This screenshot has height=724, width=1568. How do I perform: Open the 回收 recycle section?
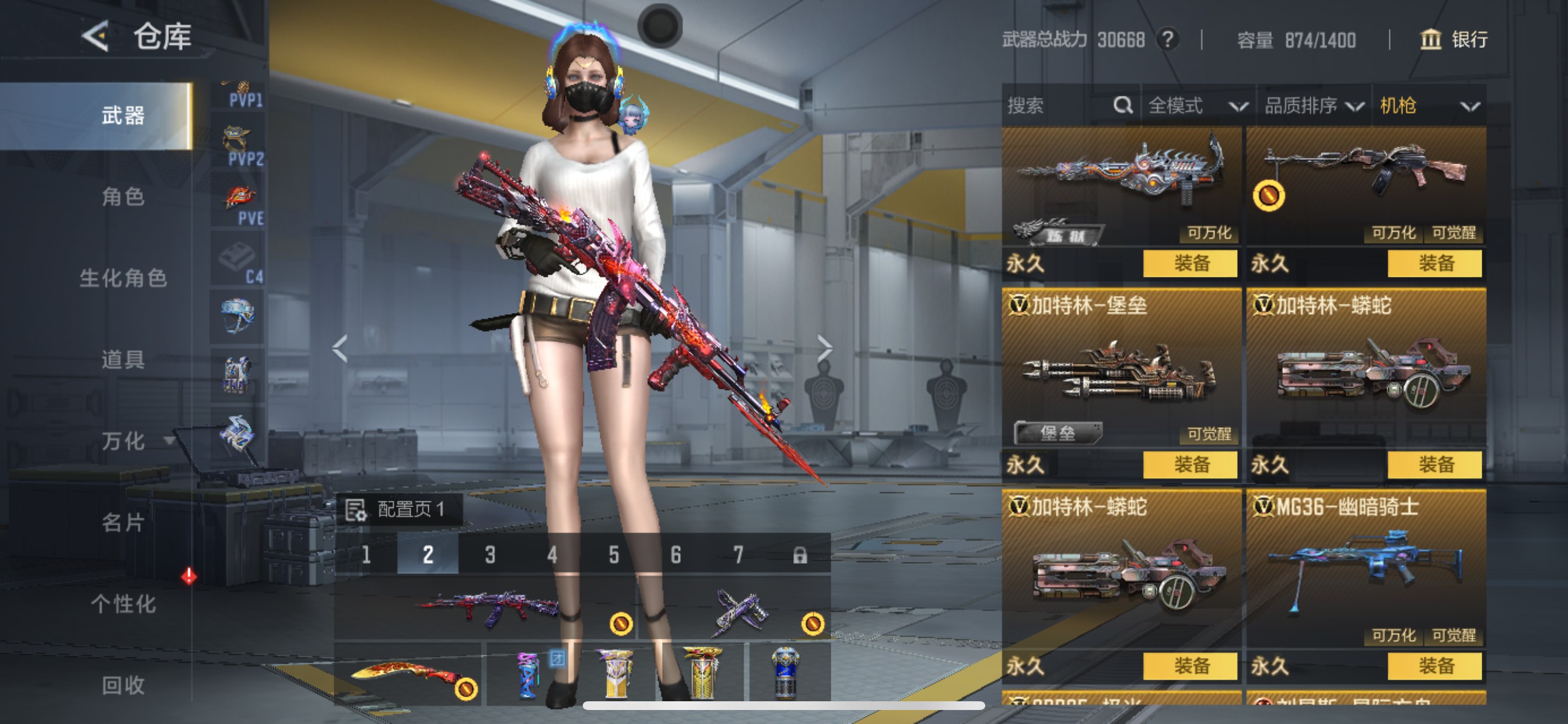click(x=123, y=685)
